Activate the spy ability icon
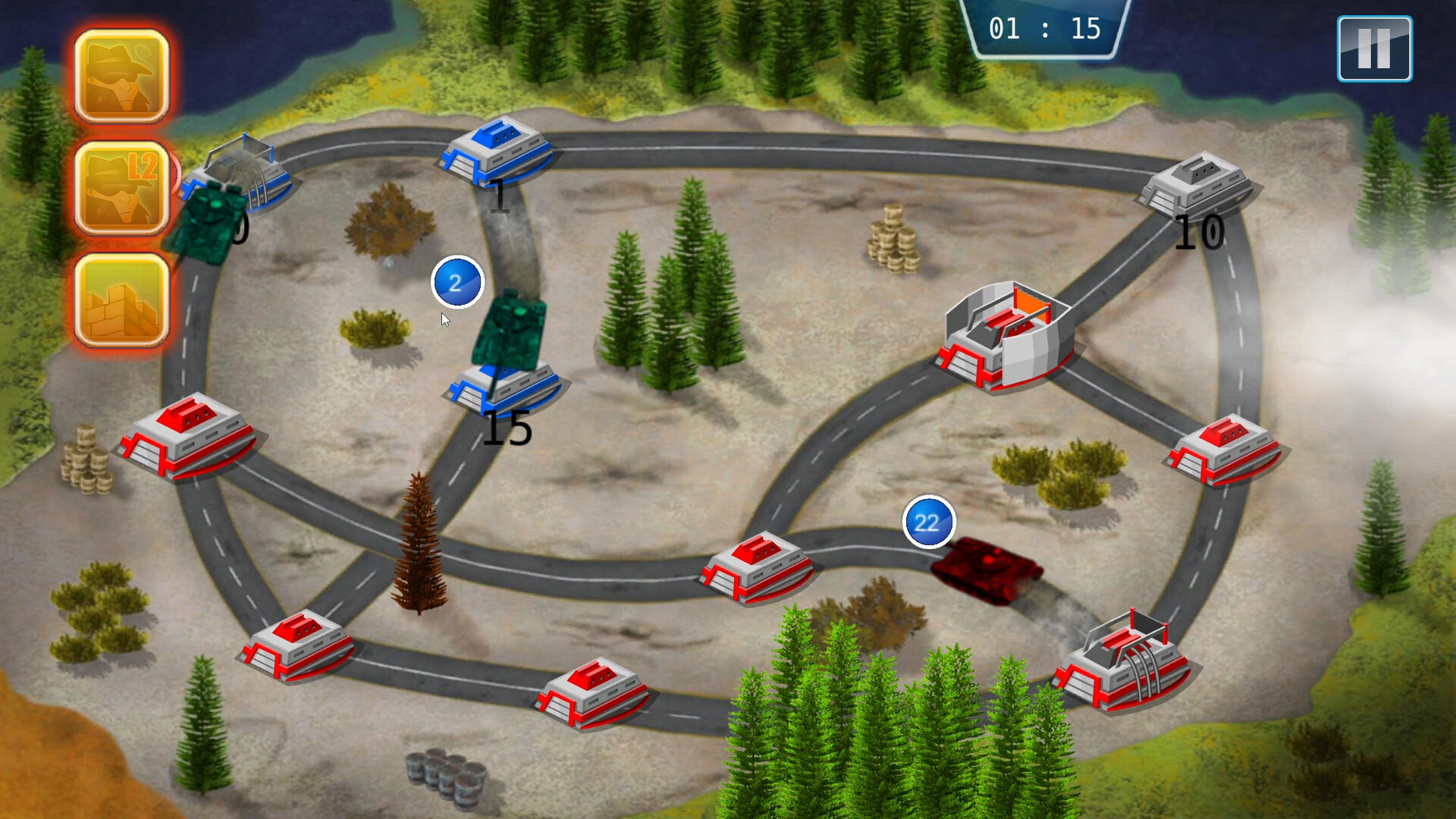The width and height of the screenshot is (1456, 819). click(x=121, y=76)
